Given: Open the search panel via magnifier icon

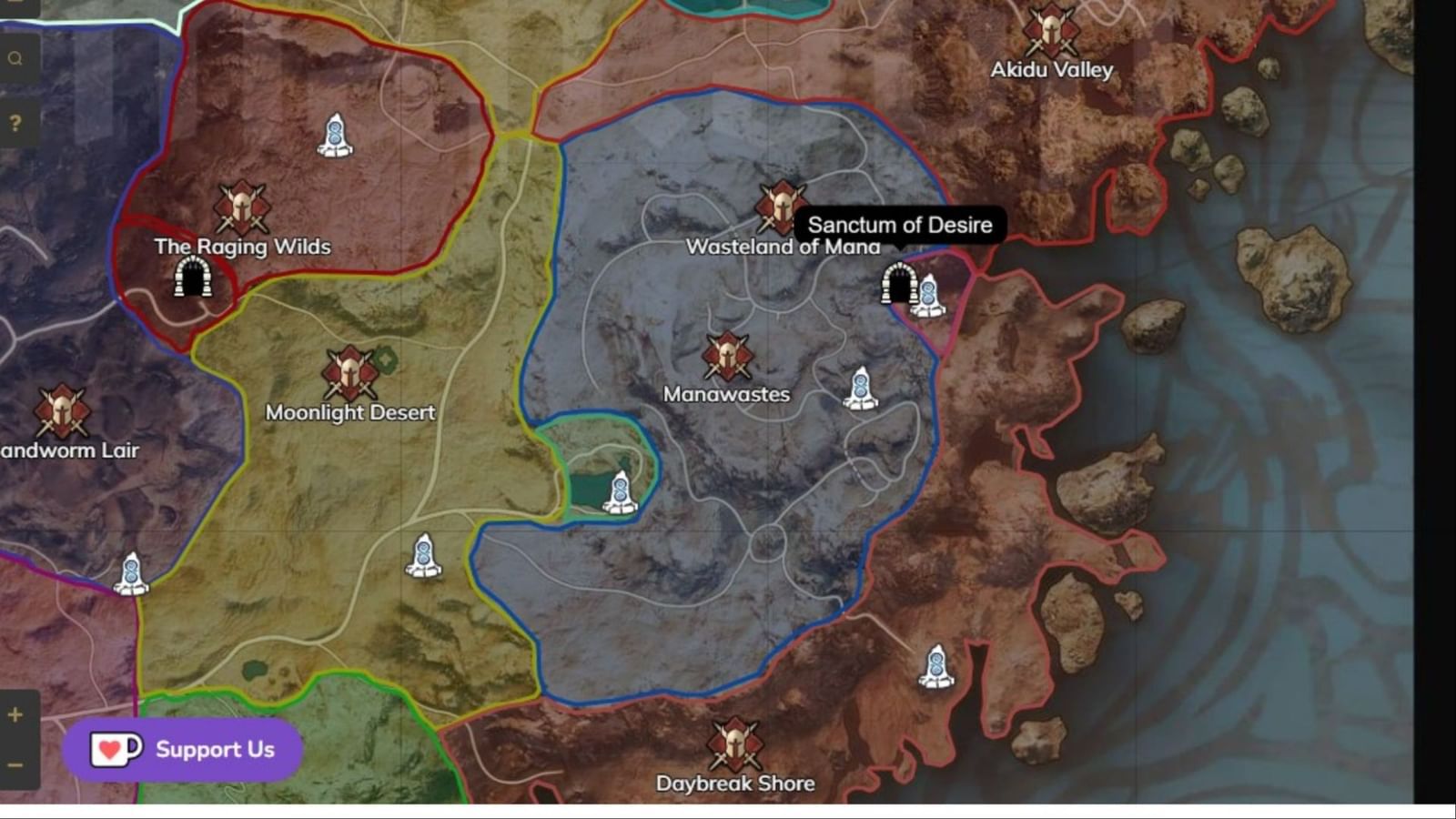Looking at the screenshot, I should pos(15,57).
